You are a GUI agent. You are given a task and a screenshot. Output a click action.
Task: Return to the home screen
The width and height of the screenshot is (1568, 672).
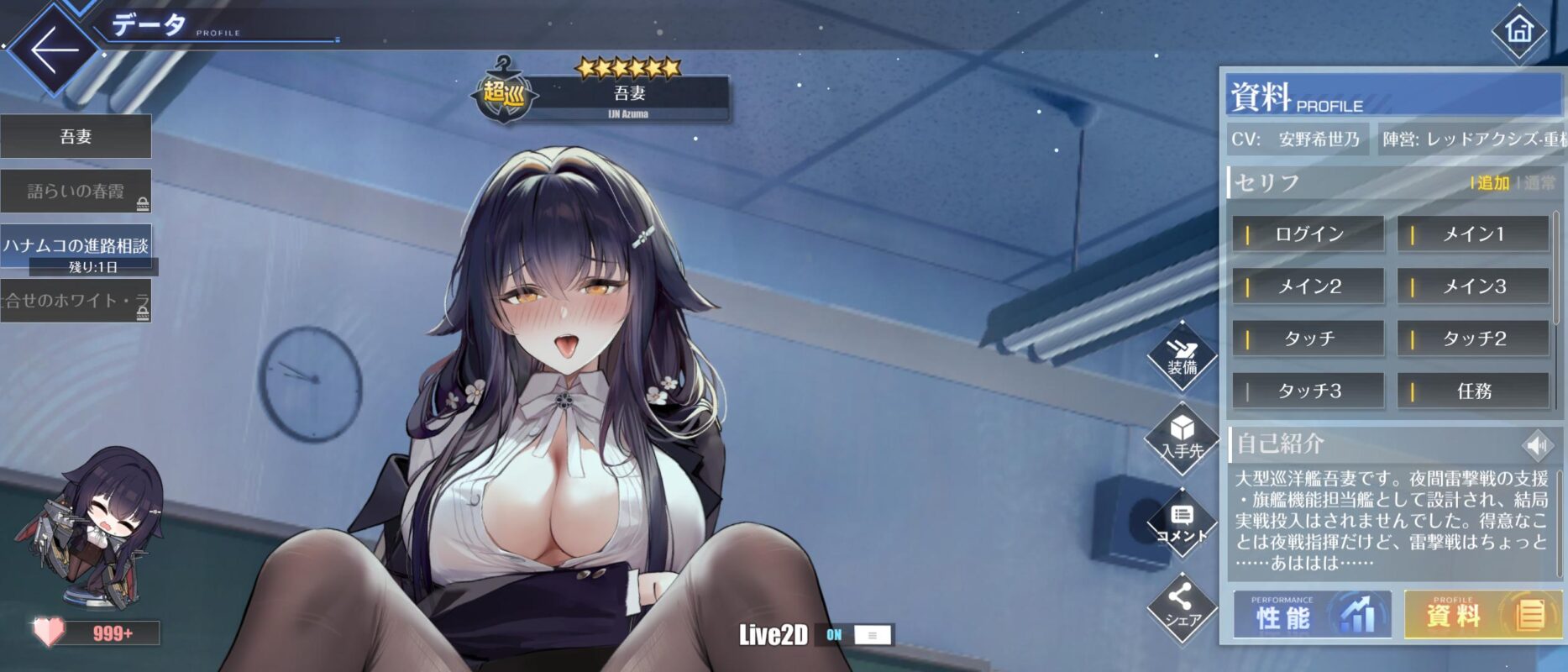pos(1518,32)
